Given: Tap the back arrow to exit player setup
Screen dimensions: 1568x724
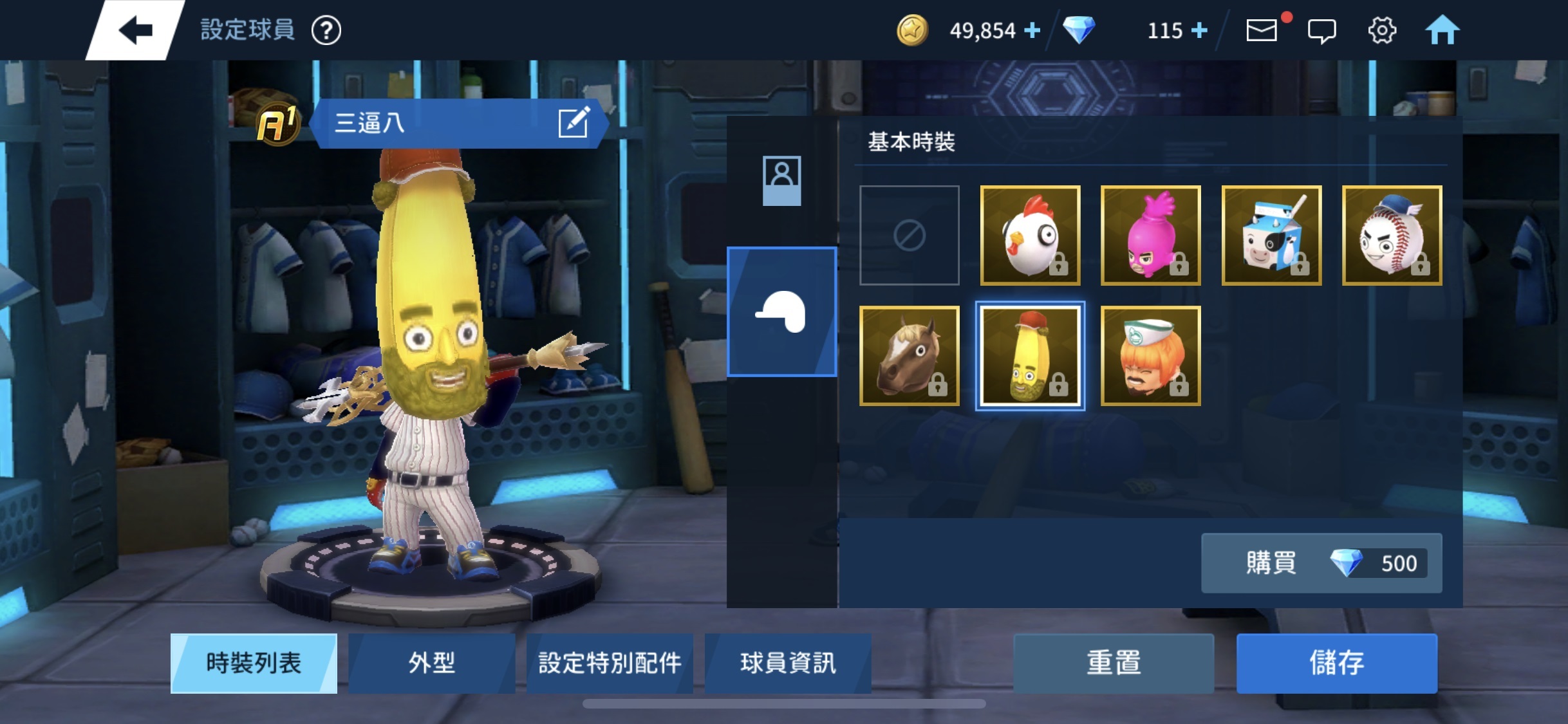Looking at the screenshot, I should tap(136, 29).
